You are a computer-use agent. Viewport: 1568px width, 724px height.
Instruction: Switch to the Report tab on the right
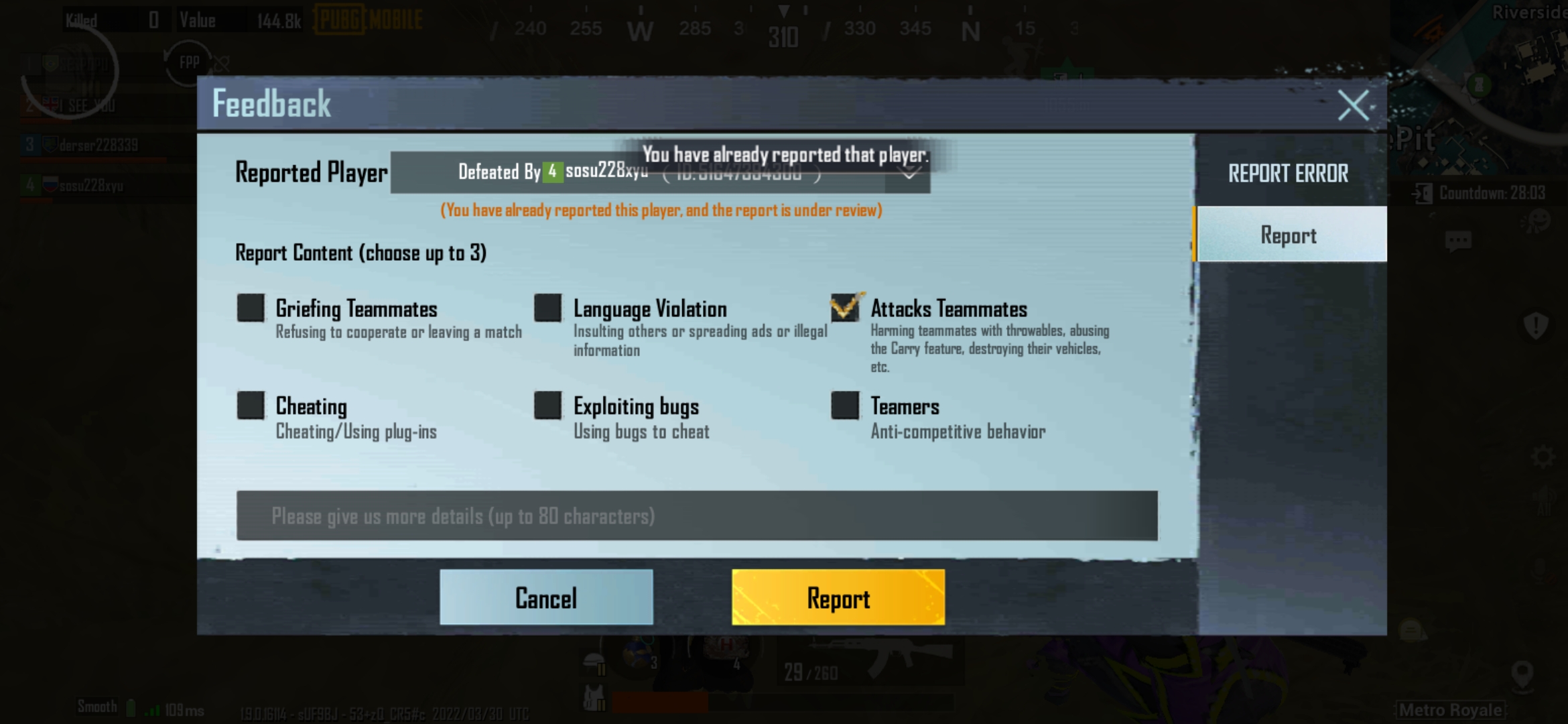[x=1289, y=235]
